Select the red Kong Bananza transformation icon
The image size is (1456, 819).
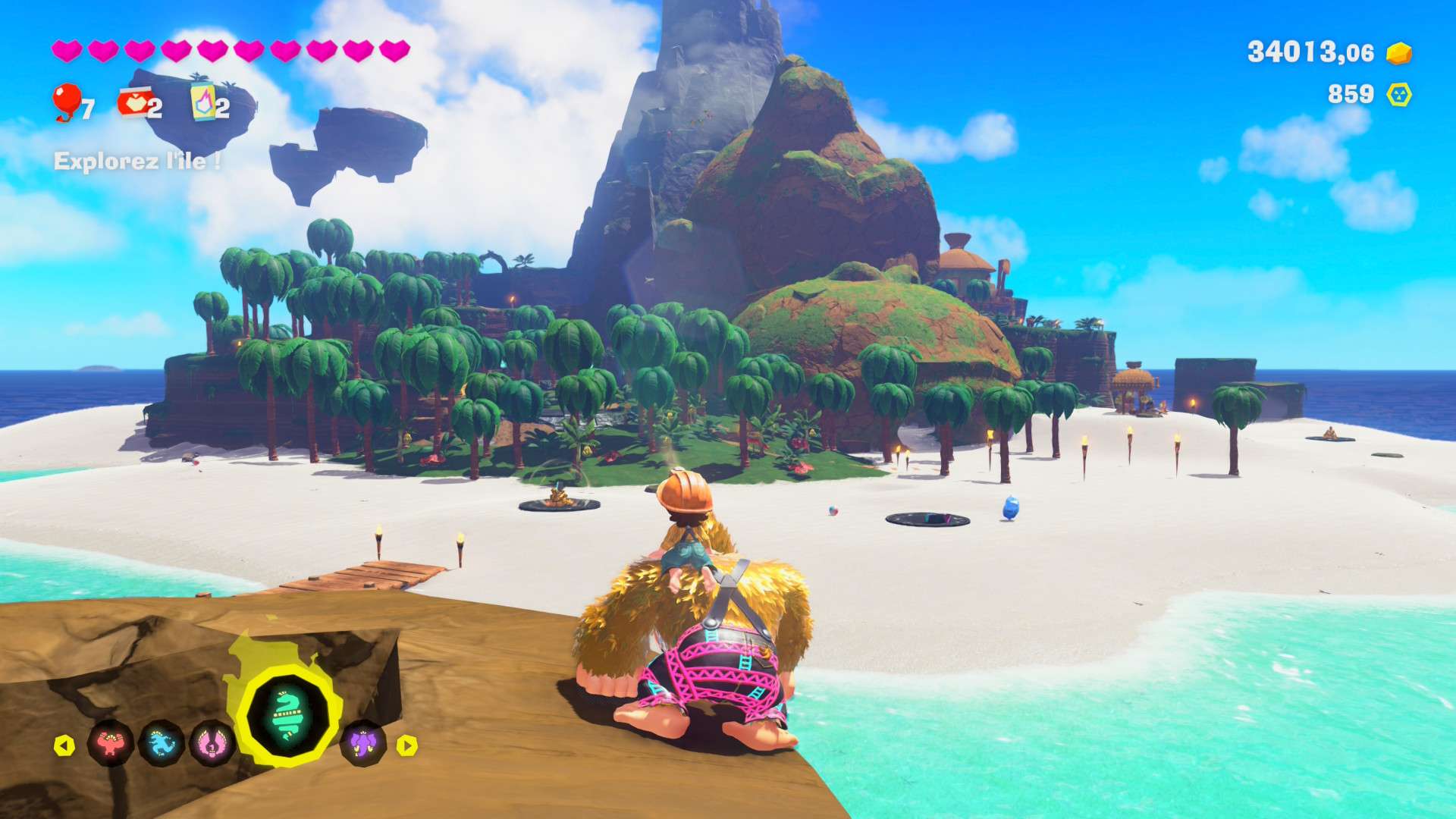point(111,743)
